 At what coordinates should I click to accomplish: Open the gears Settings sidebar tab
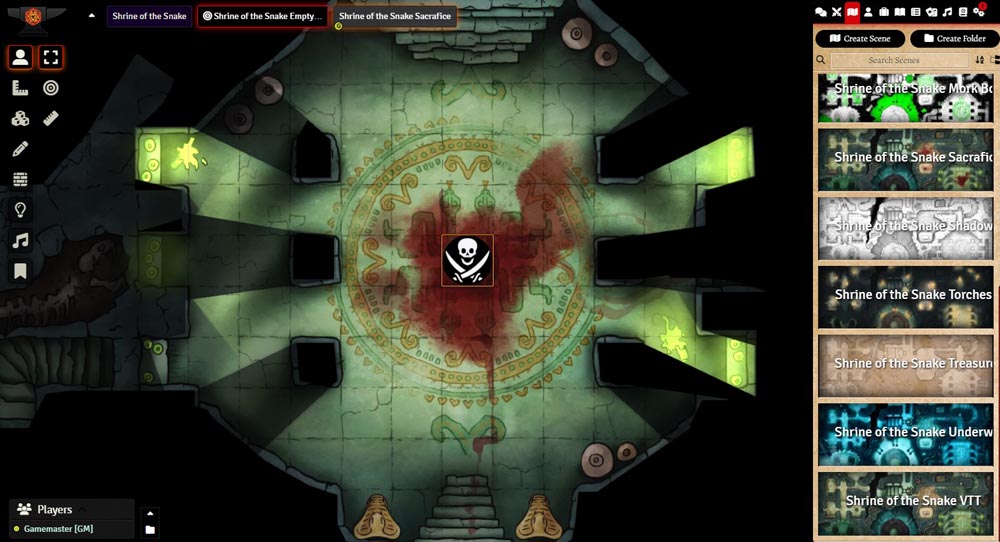[978, 12]
